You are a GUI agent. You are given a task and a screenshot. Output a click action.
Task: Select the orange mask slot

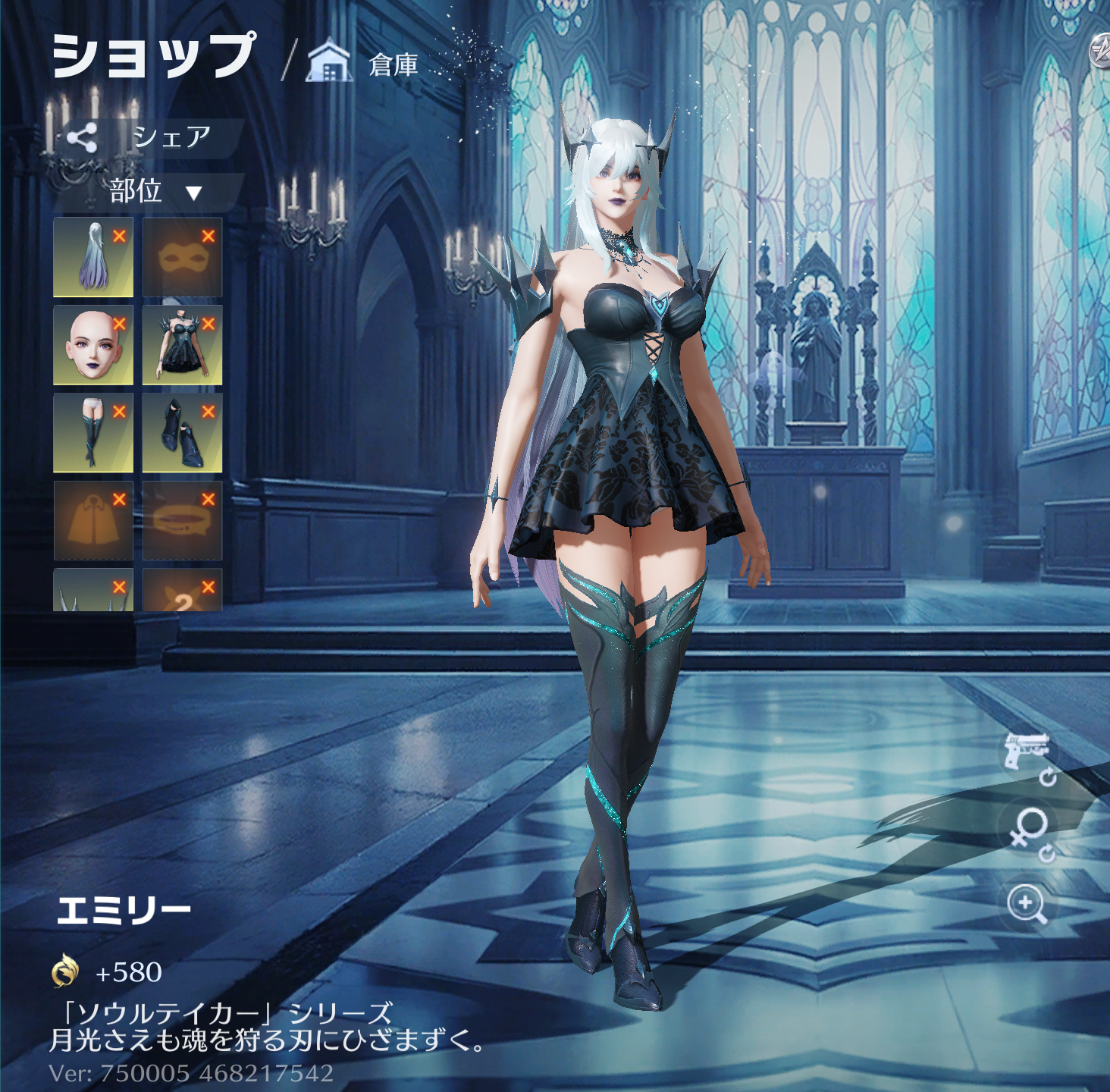pos(181,257)
